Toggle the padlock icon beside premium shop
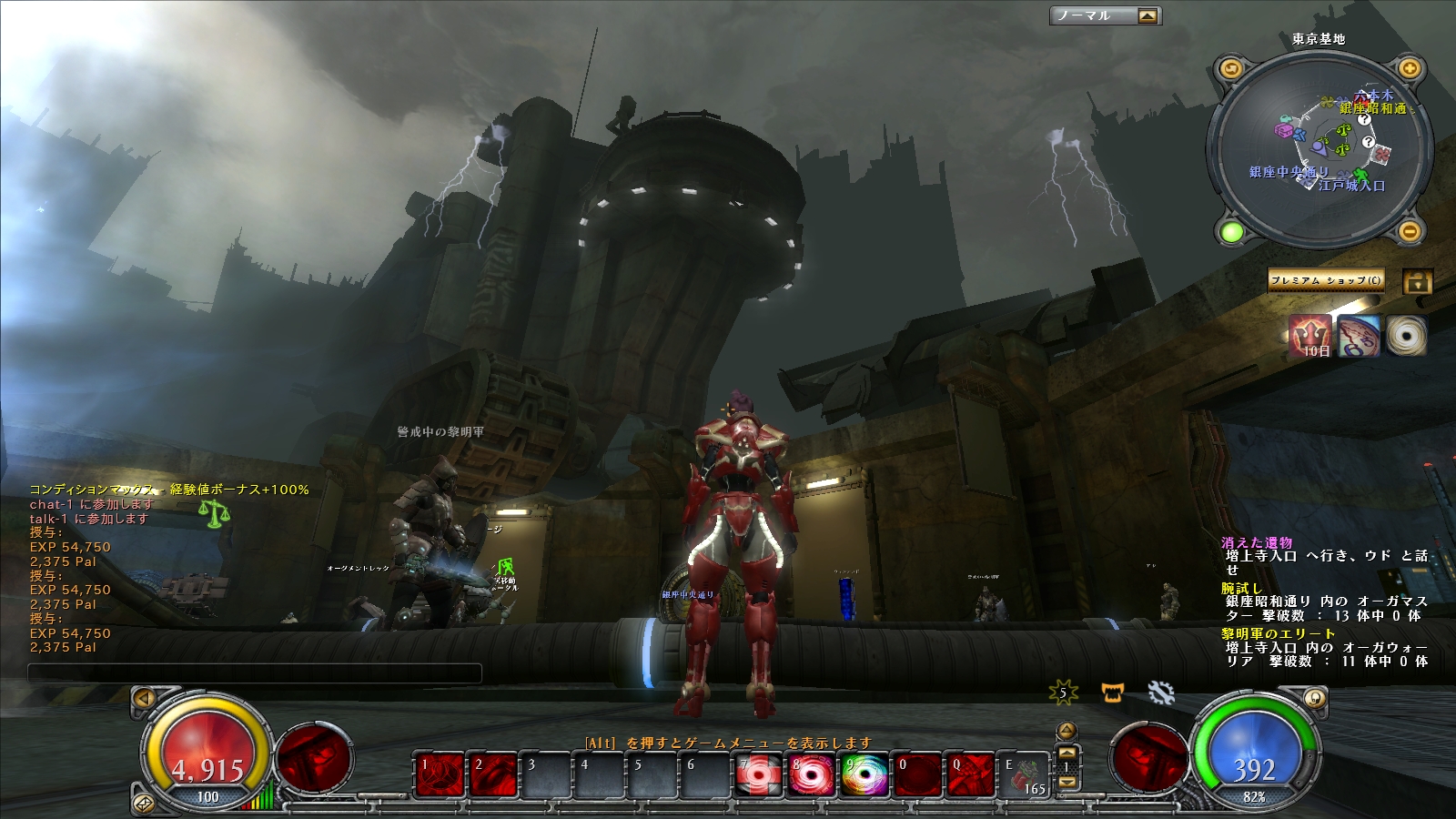The height and width of the screenshot is (819, 1456). point(1416,281)
